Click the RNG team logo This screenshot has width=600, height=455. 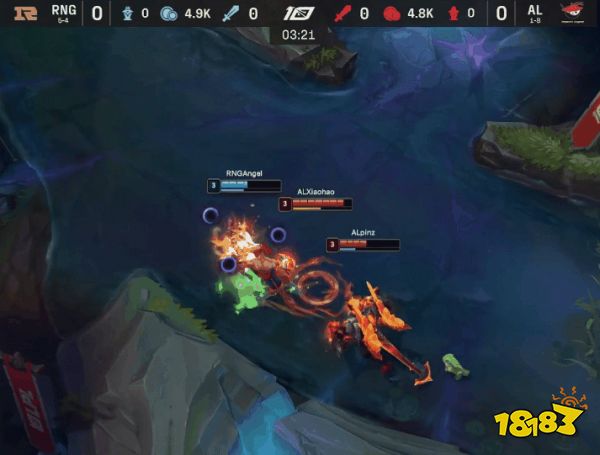(24, 14)
